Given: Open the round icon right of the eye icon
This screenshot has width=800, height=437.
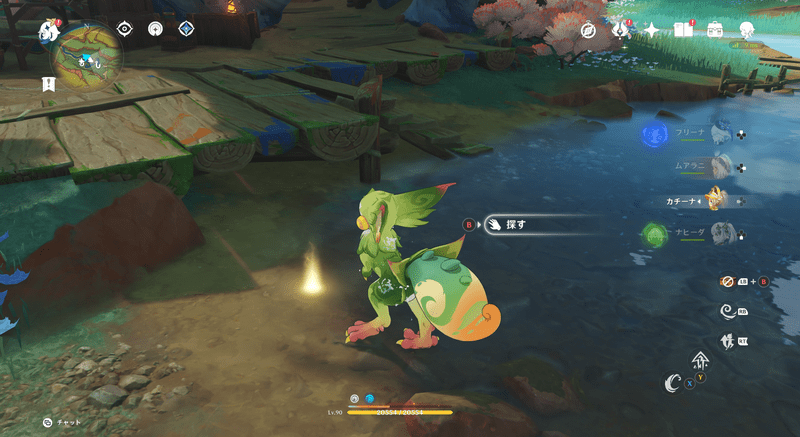Looking at the screenshot, I should [156, 29].
